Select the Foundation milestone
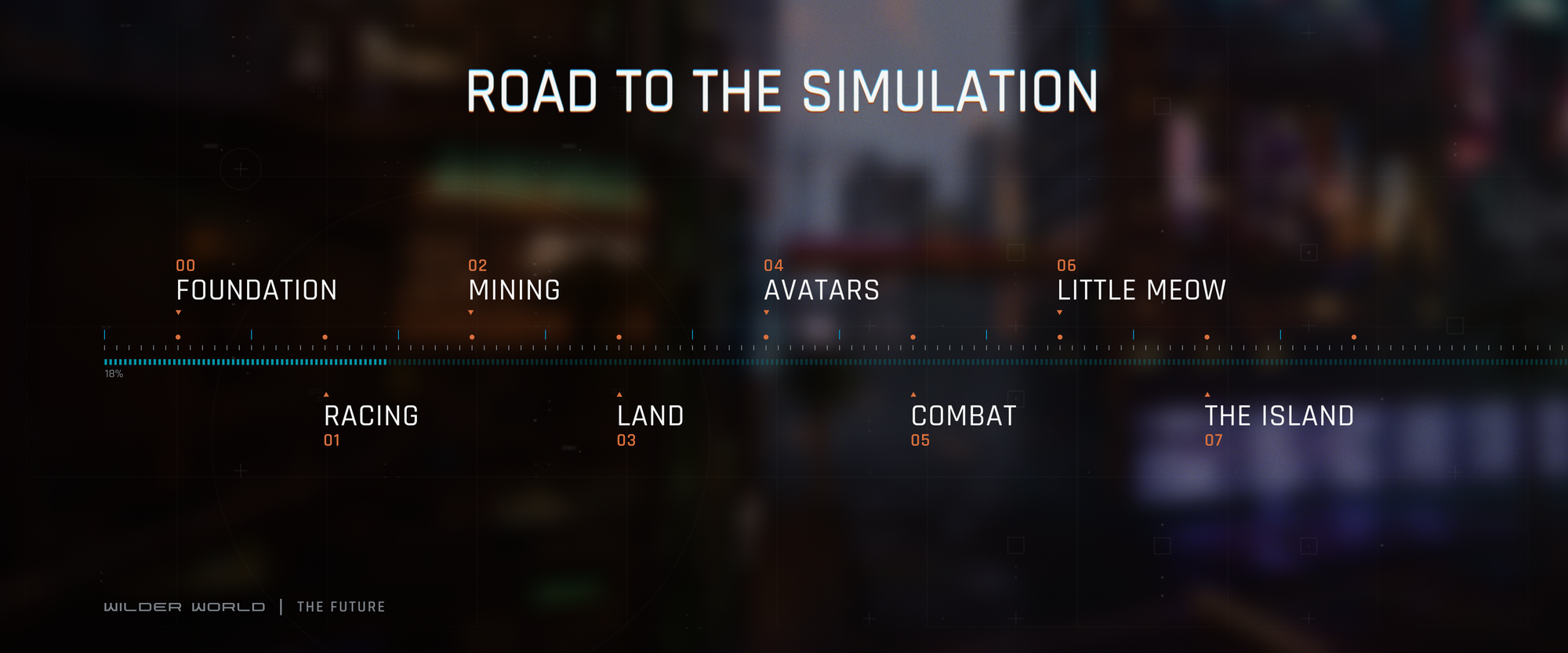 coord(256,290)
